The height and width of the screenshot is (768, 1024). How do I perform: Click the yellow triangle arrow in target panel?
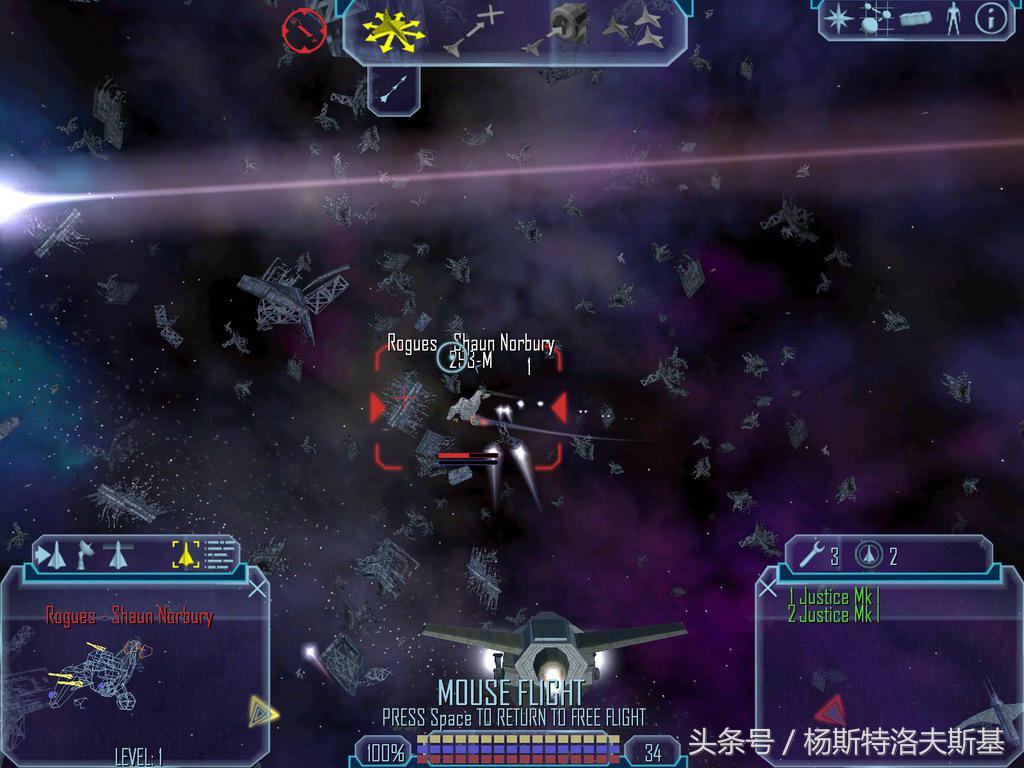(x=263, y=711)
